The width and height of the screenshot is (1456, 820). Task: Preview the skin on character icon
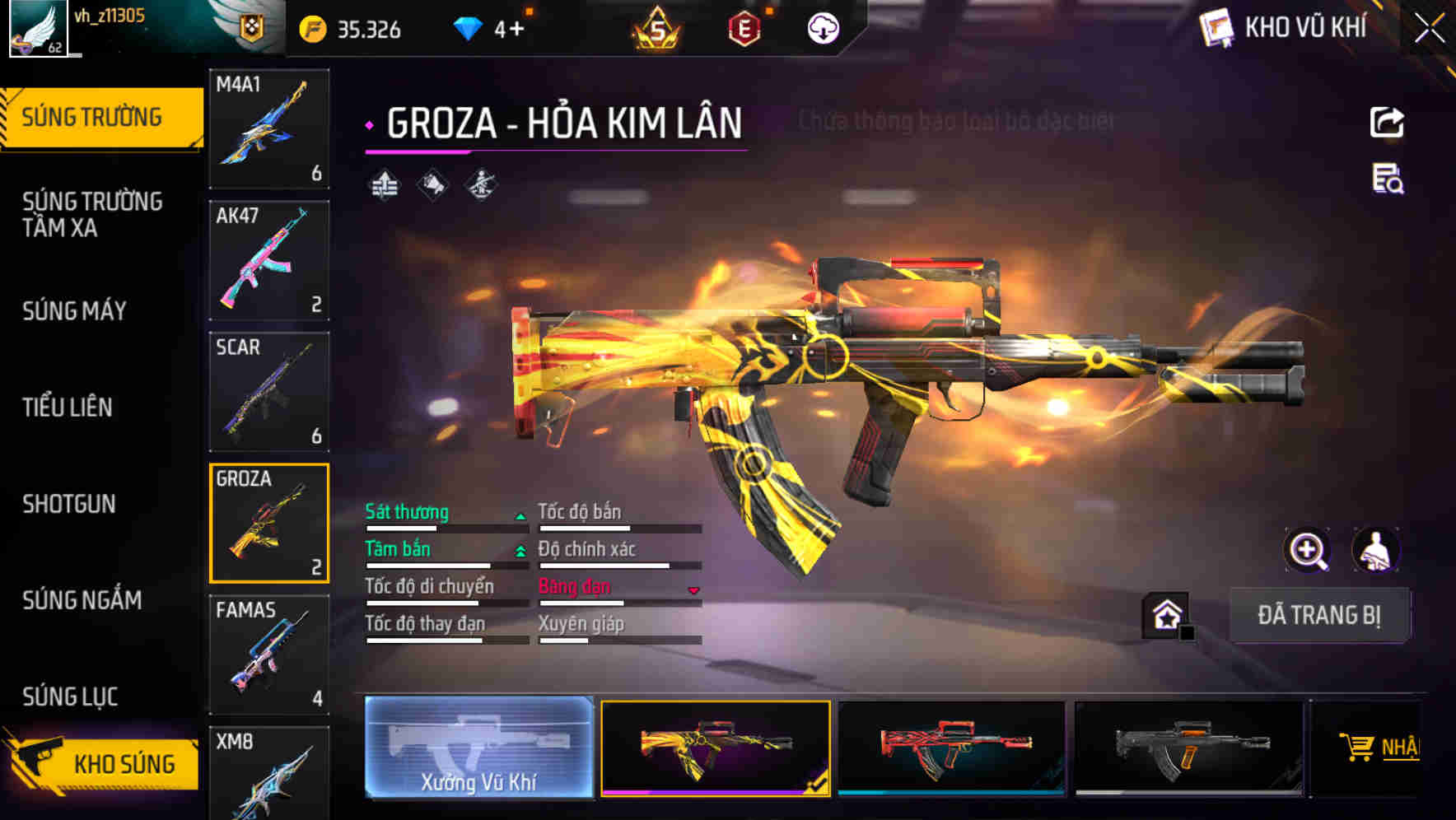click(x=1375, y=550)
